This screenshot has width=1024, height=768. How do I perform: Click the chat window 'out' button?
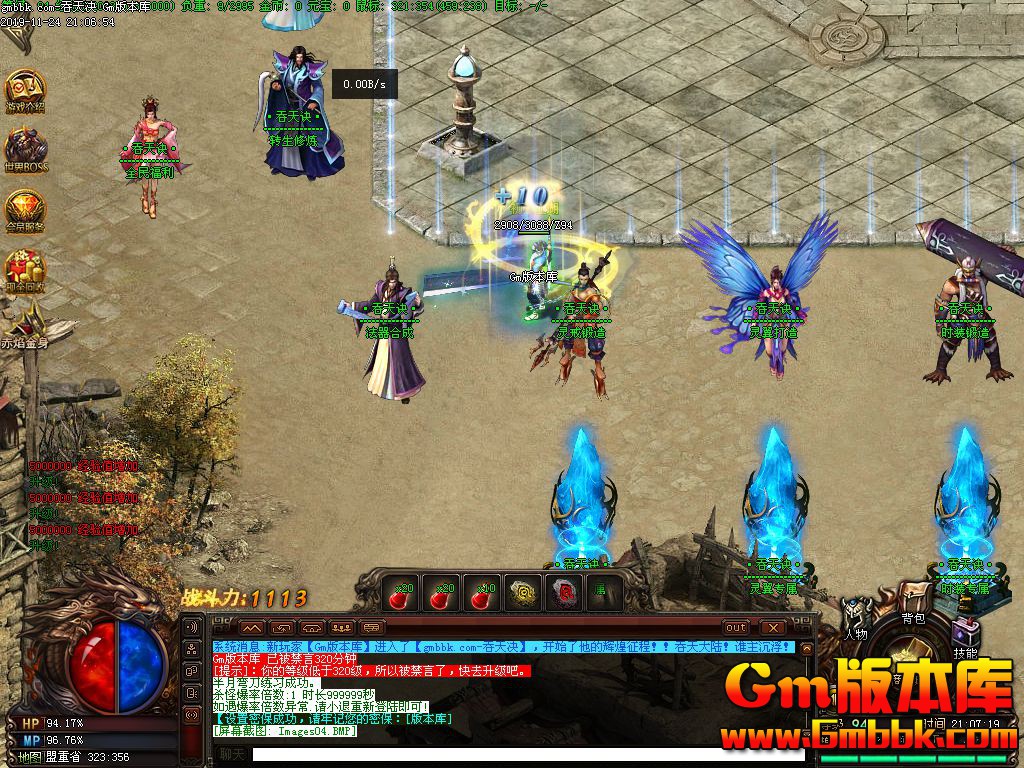[735, 627]
